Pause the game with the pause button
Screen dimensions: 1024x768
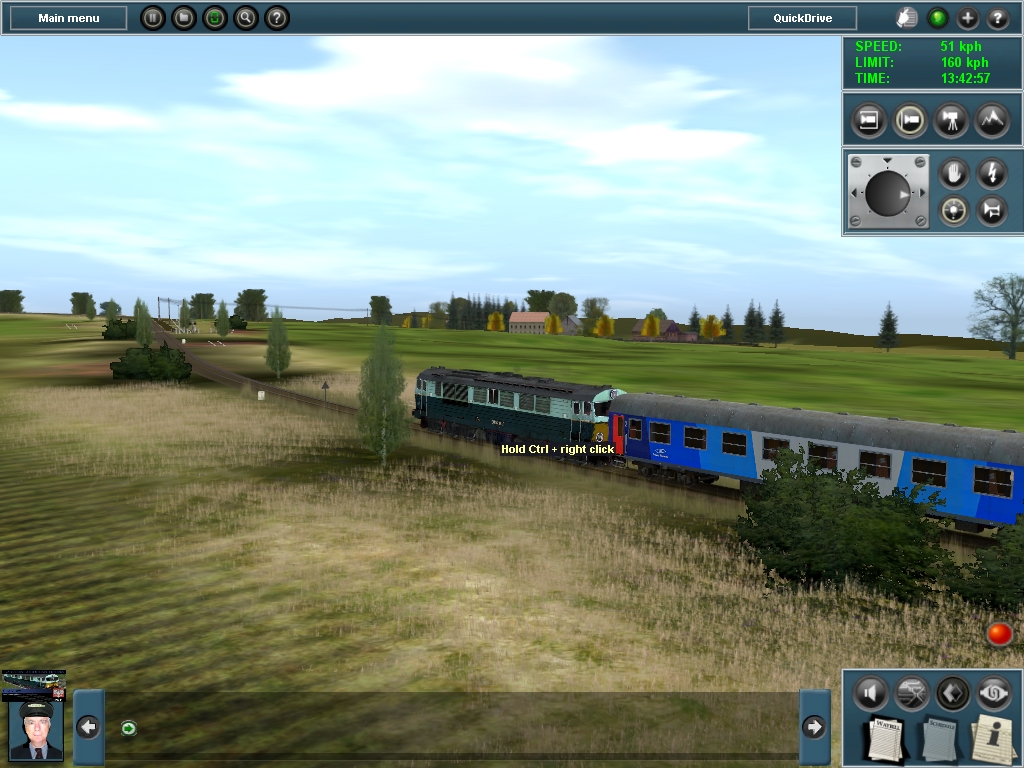click(152, 18)
